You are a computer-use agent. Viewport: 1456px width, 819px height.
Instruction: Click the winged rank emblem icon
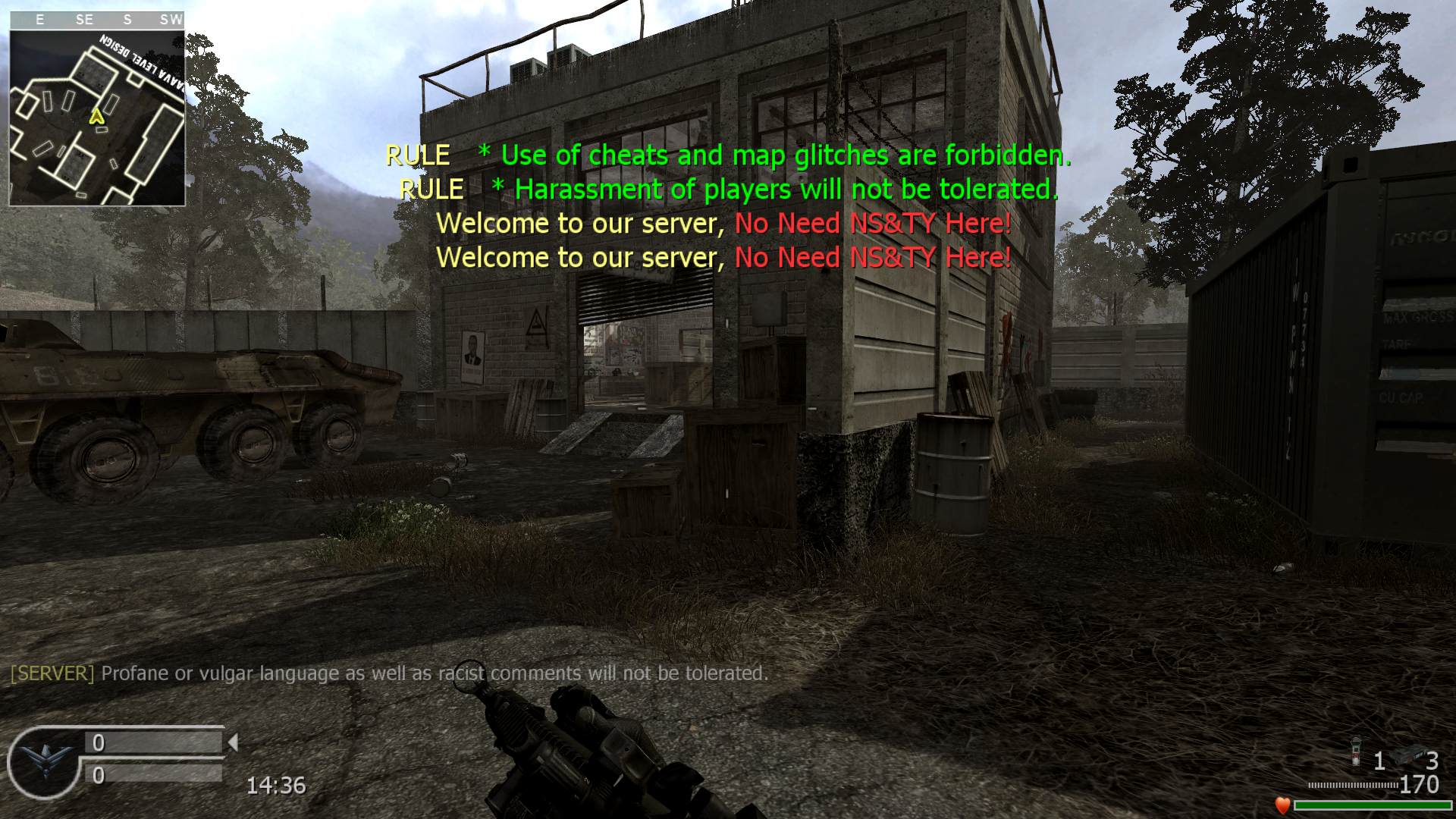pos(42,761)
